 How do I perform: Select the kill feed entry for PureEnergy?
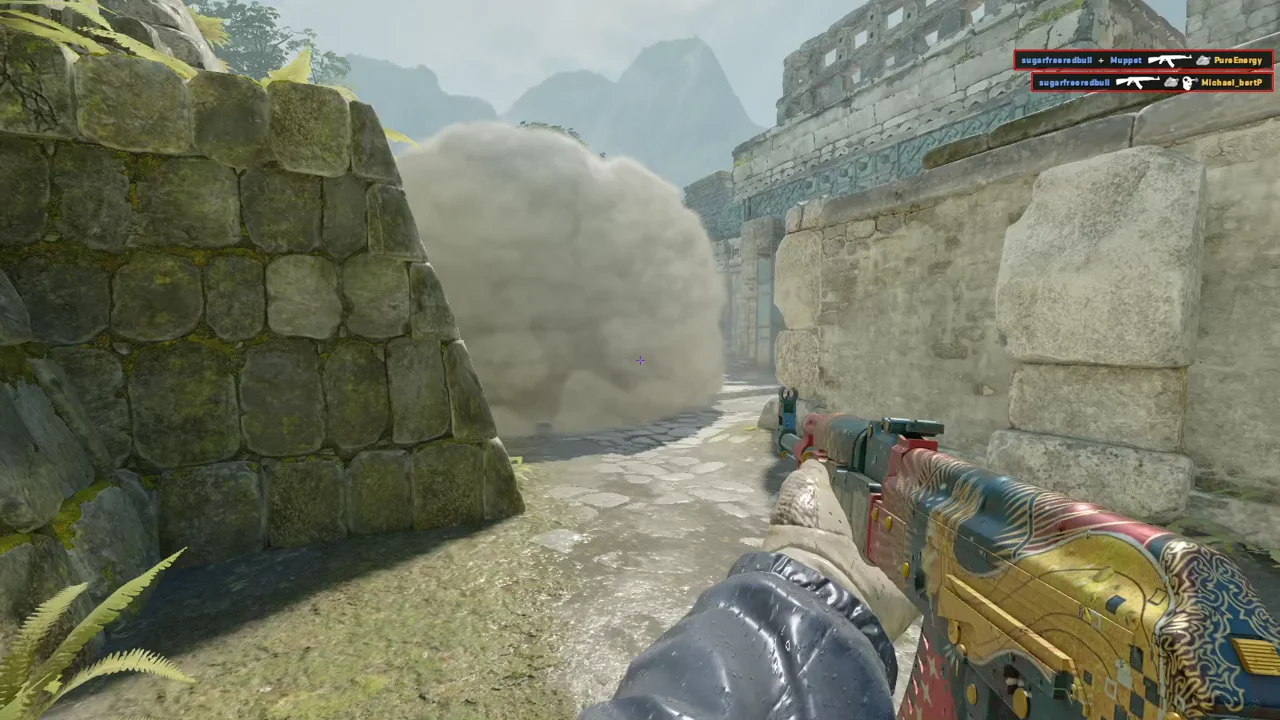coord(1143,61)
